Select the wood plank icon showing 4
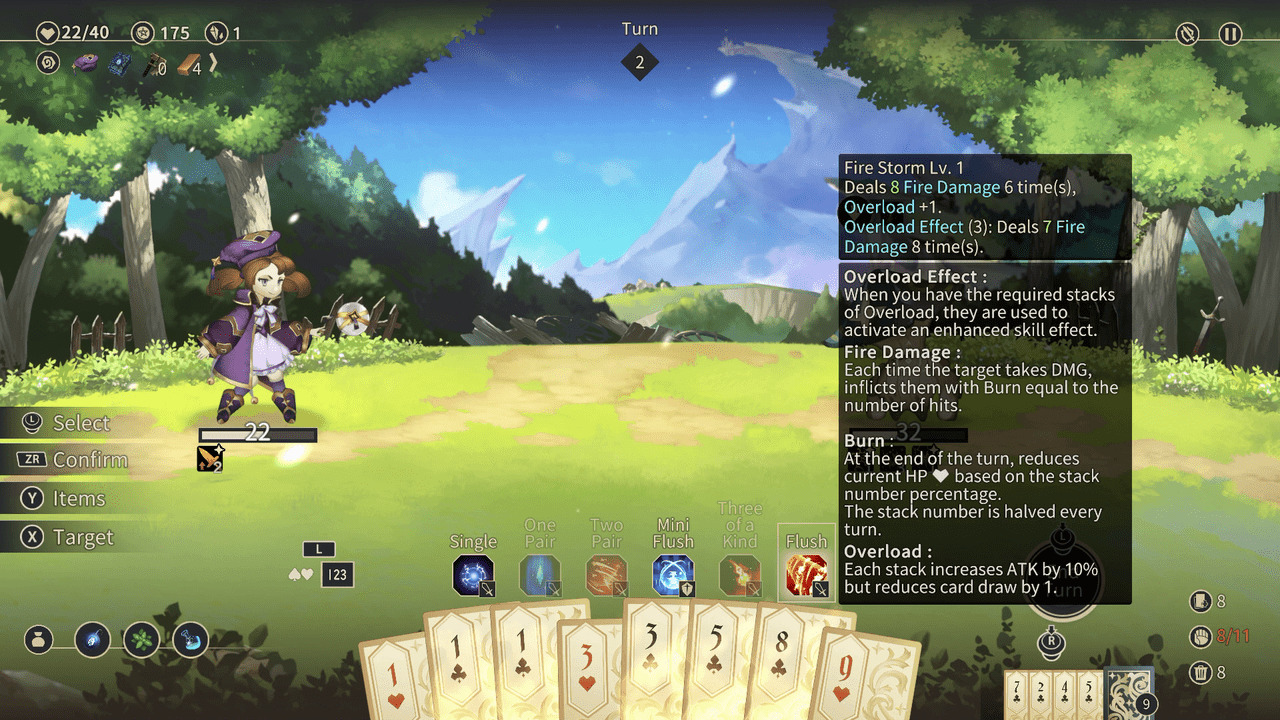The image size is (1280, 720). [x=186, y=64]
